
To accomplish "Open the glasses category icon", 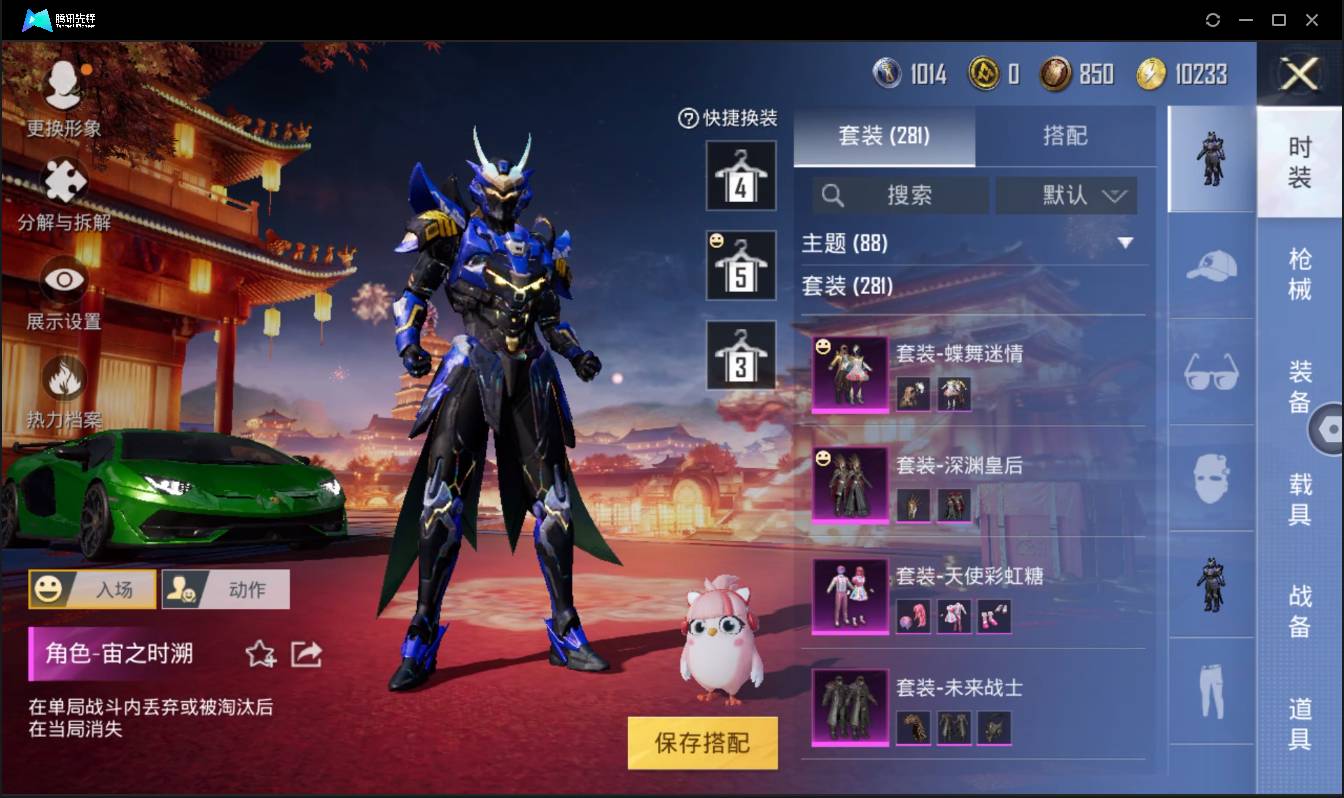I will [1211, 372].
